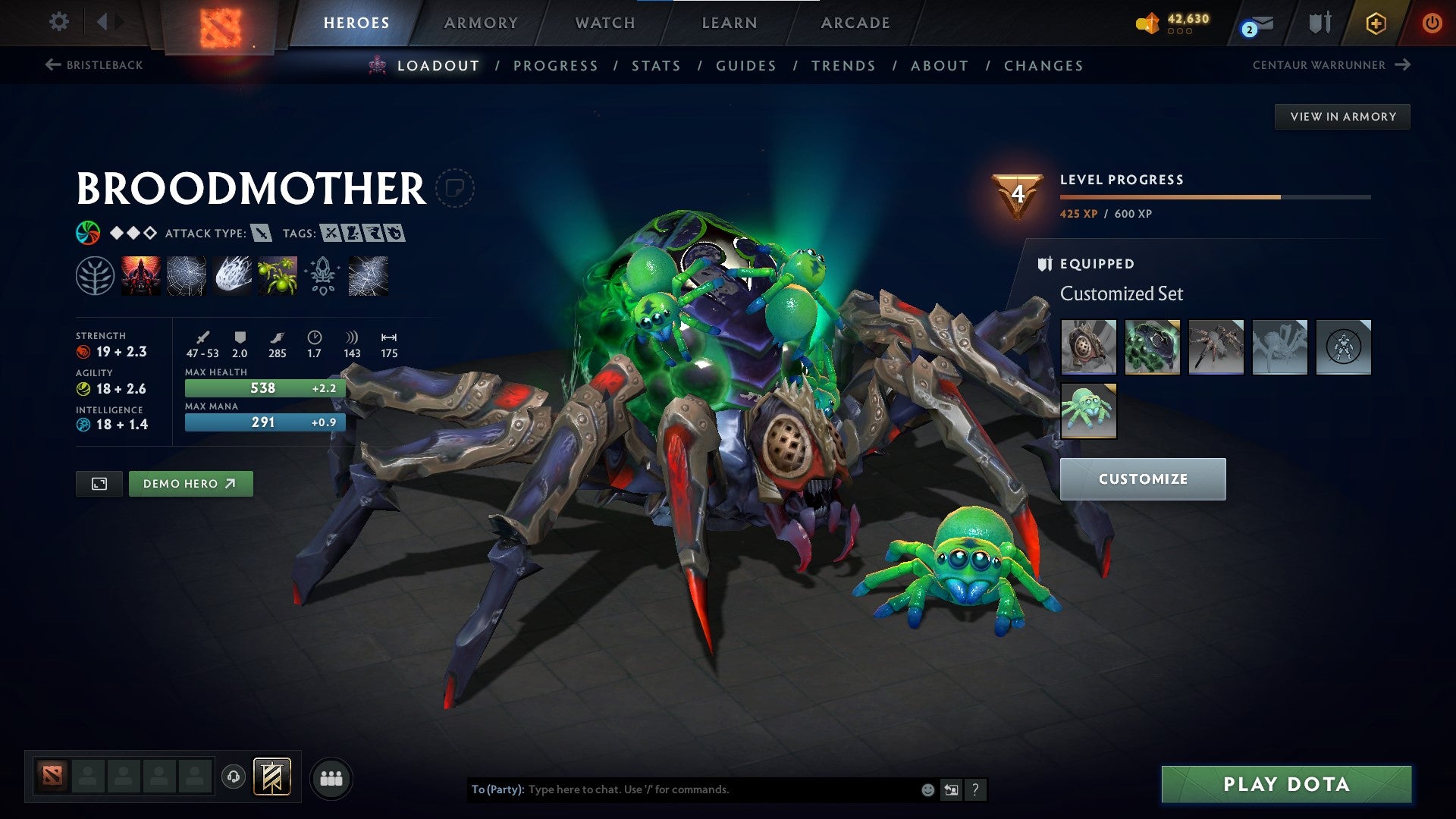
Task: Open the GUIDES section
Action: pyautogui.click(x=745, y=66)
